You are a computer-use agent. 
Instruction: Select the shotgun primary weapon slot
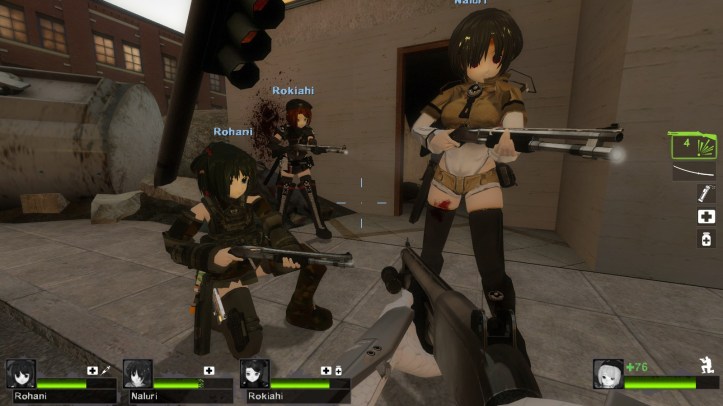coord(692,147)
